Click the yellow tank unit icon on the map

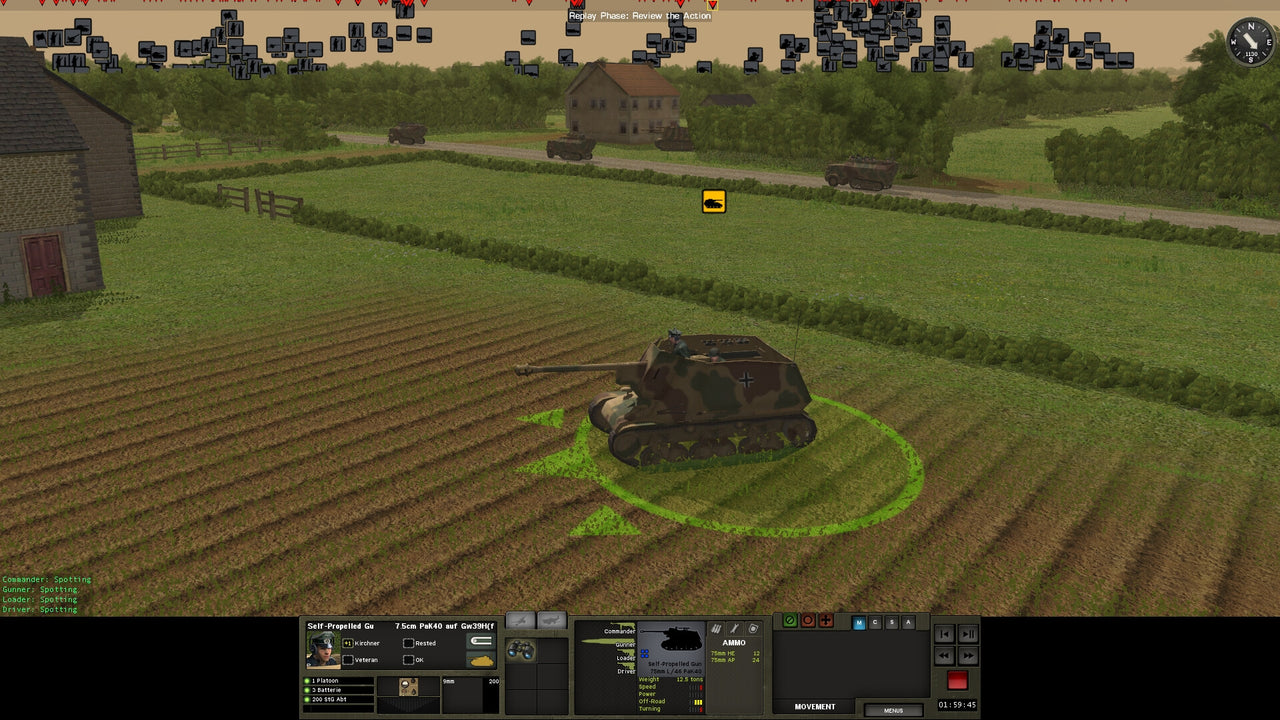[712, 200]
